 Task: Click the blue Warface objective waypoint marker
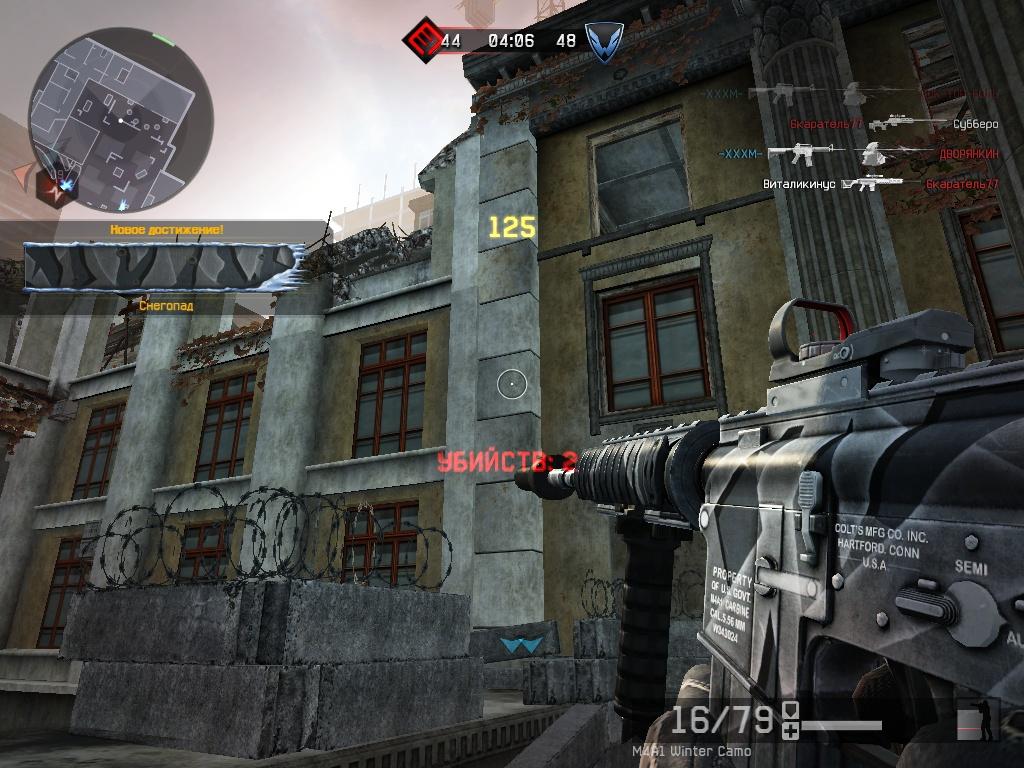tap(518, 646)
